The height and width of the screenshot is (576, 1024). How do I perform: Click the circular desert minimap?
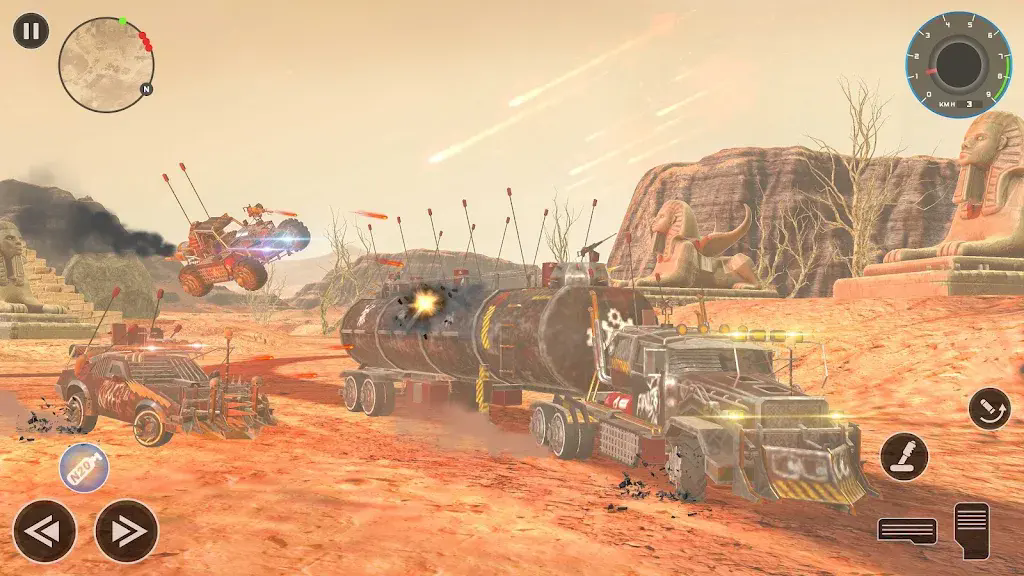[106, 64]
